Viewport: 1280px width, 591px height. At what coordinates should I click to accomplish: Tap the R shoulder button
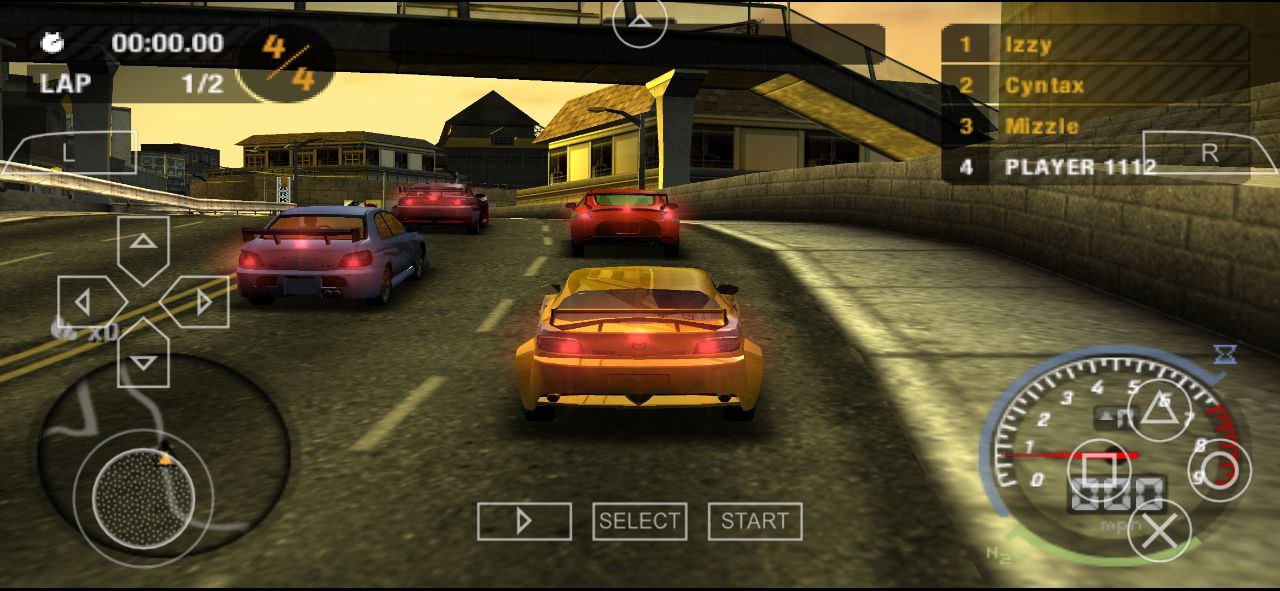(x=1209, y=153)
